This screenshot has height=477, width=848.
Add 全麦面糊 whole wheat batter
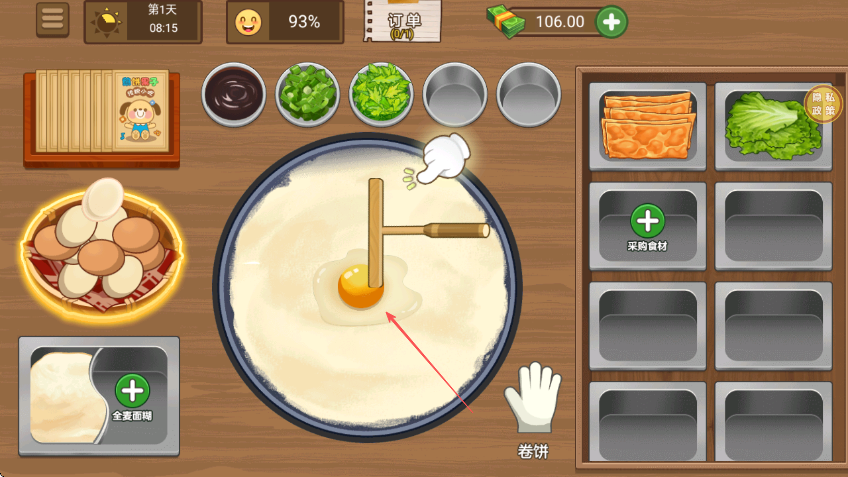click(133, 391)
